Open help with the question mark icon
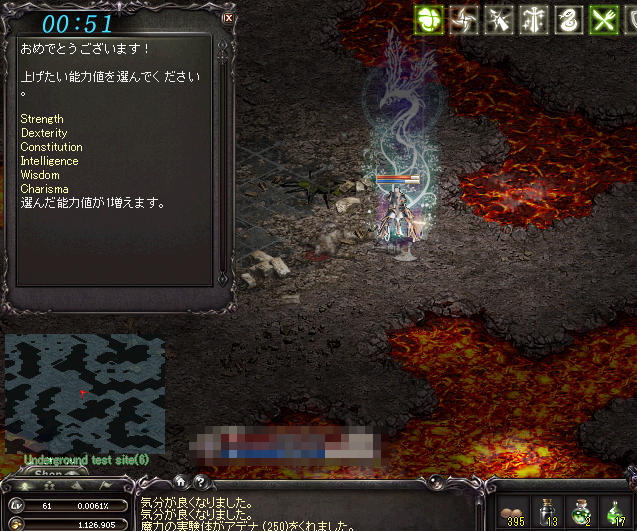This screenshot has height=531, width=637. pos(200,481)
